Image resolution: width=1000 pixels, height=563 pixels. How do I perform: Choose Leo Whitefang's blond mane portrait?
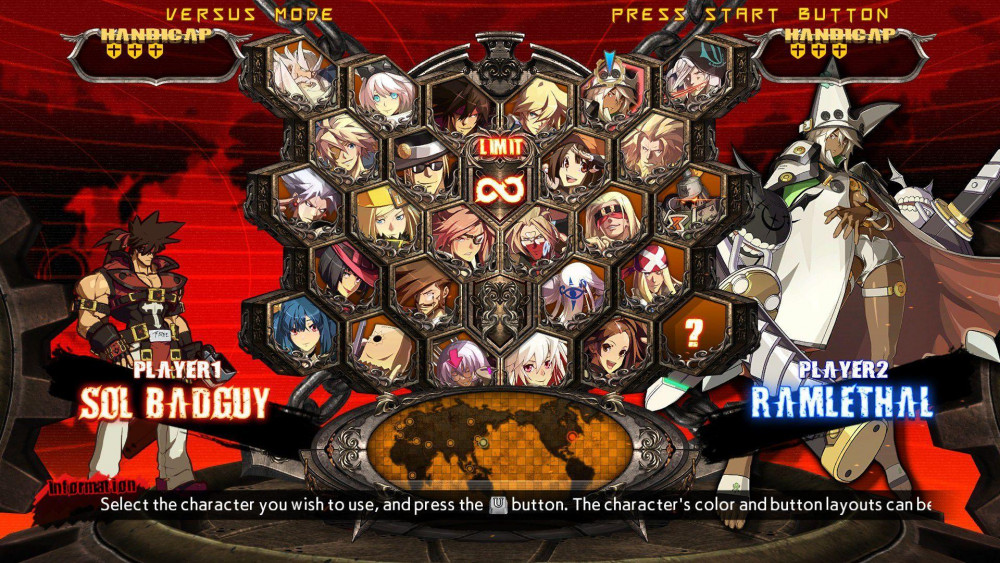click(x=652, y=145)
